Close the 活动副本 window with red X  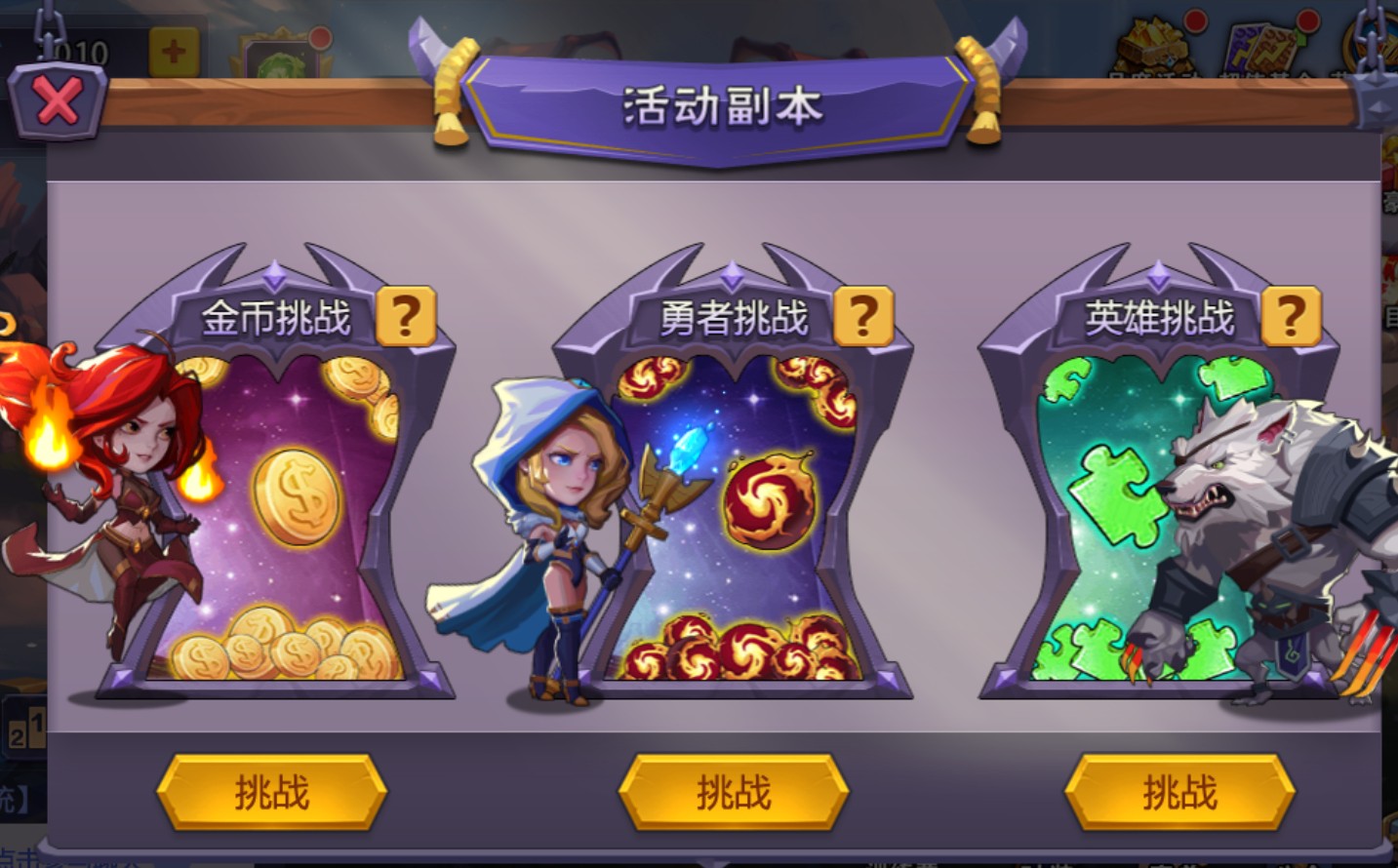tap(57, 100)
